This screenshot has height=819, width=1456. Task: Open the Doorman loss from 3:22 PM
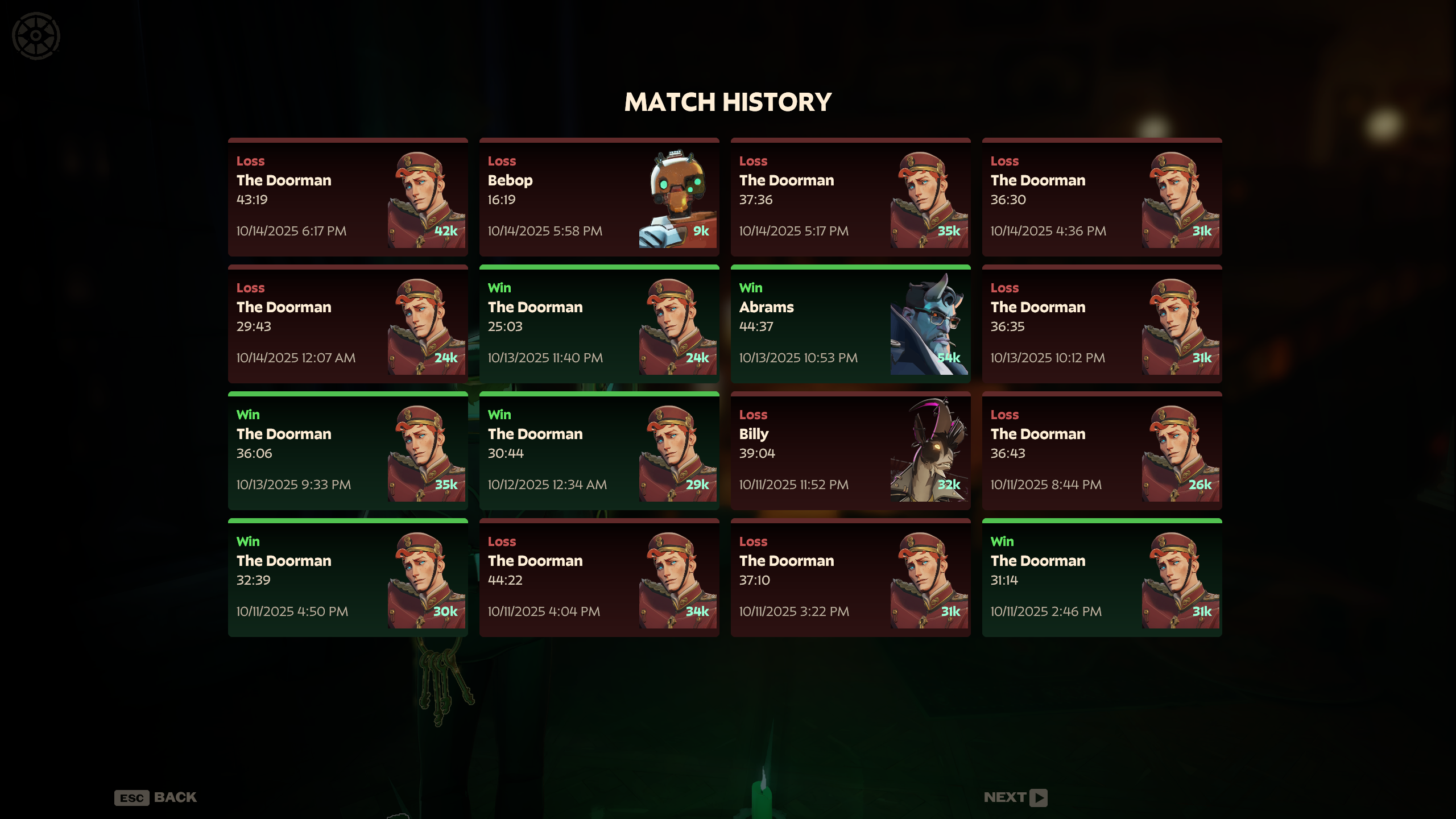click(850, 578)
